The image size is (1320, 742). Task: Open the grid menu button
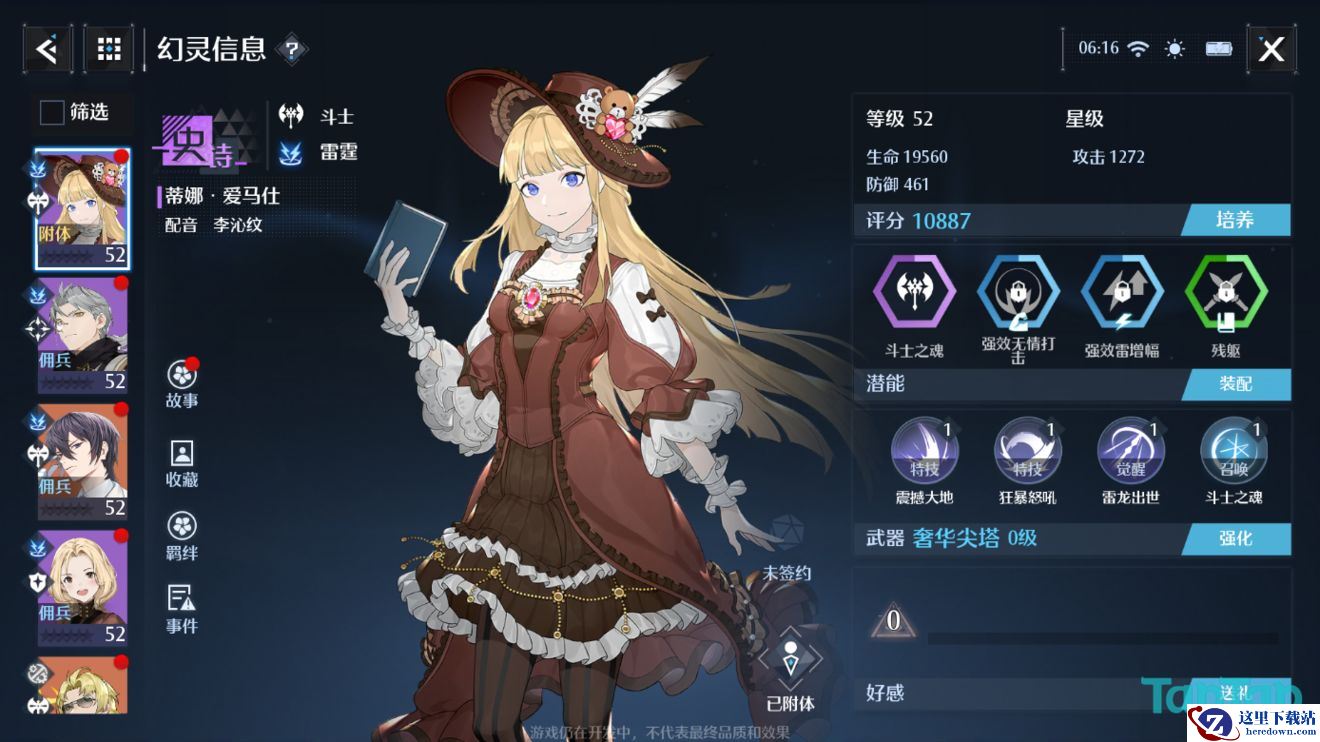(109, 48)
